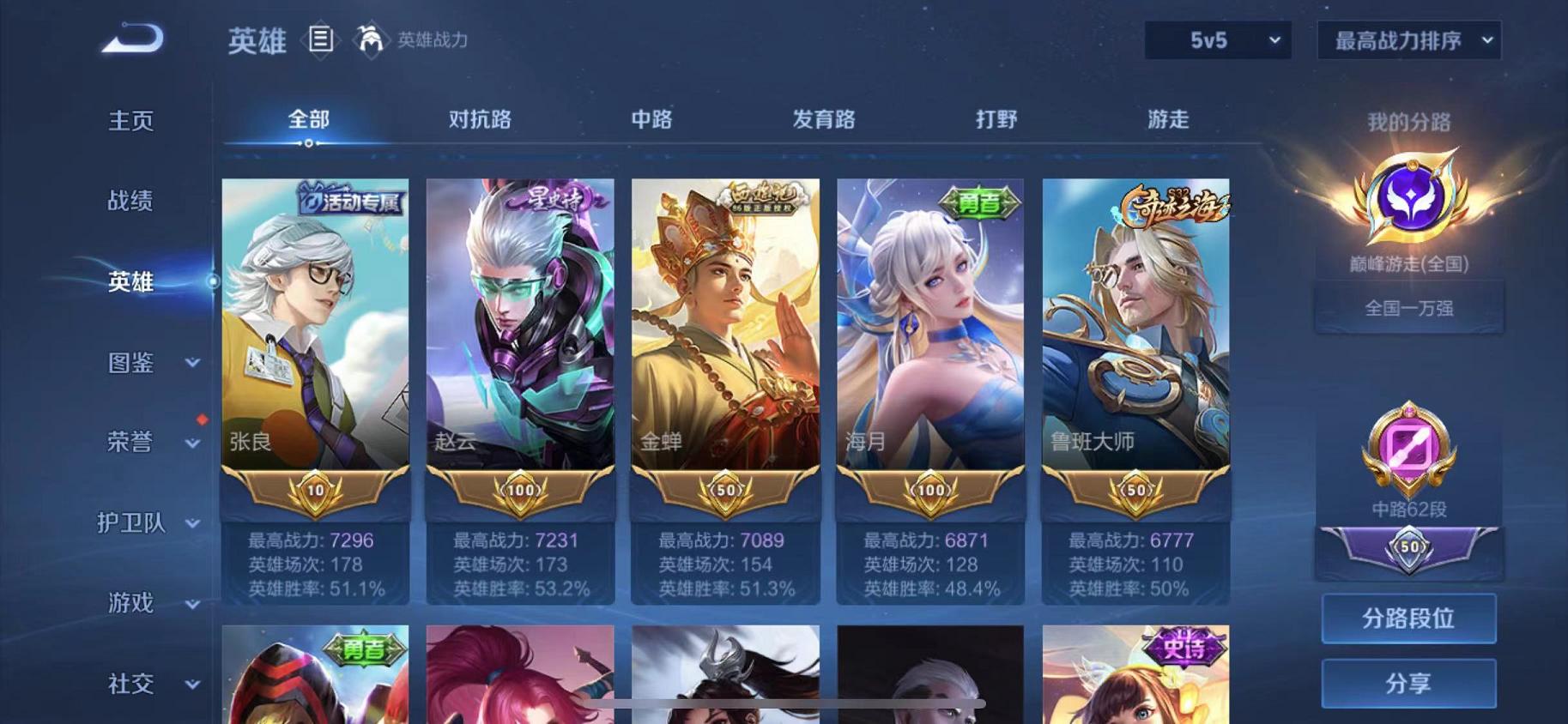
Task: Click the 巅峰游走 purple peak emblem
Action: (1408, 199)
